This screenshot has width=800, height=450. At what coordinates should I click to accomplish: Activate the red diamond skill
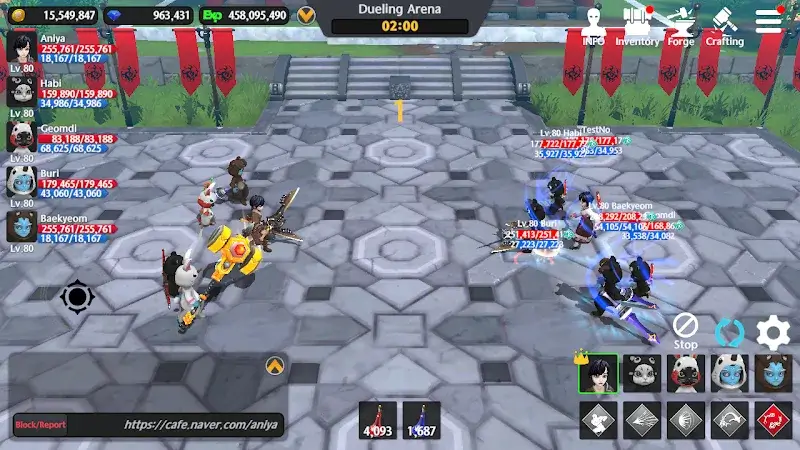tap(774, 420)
